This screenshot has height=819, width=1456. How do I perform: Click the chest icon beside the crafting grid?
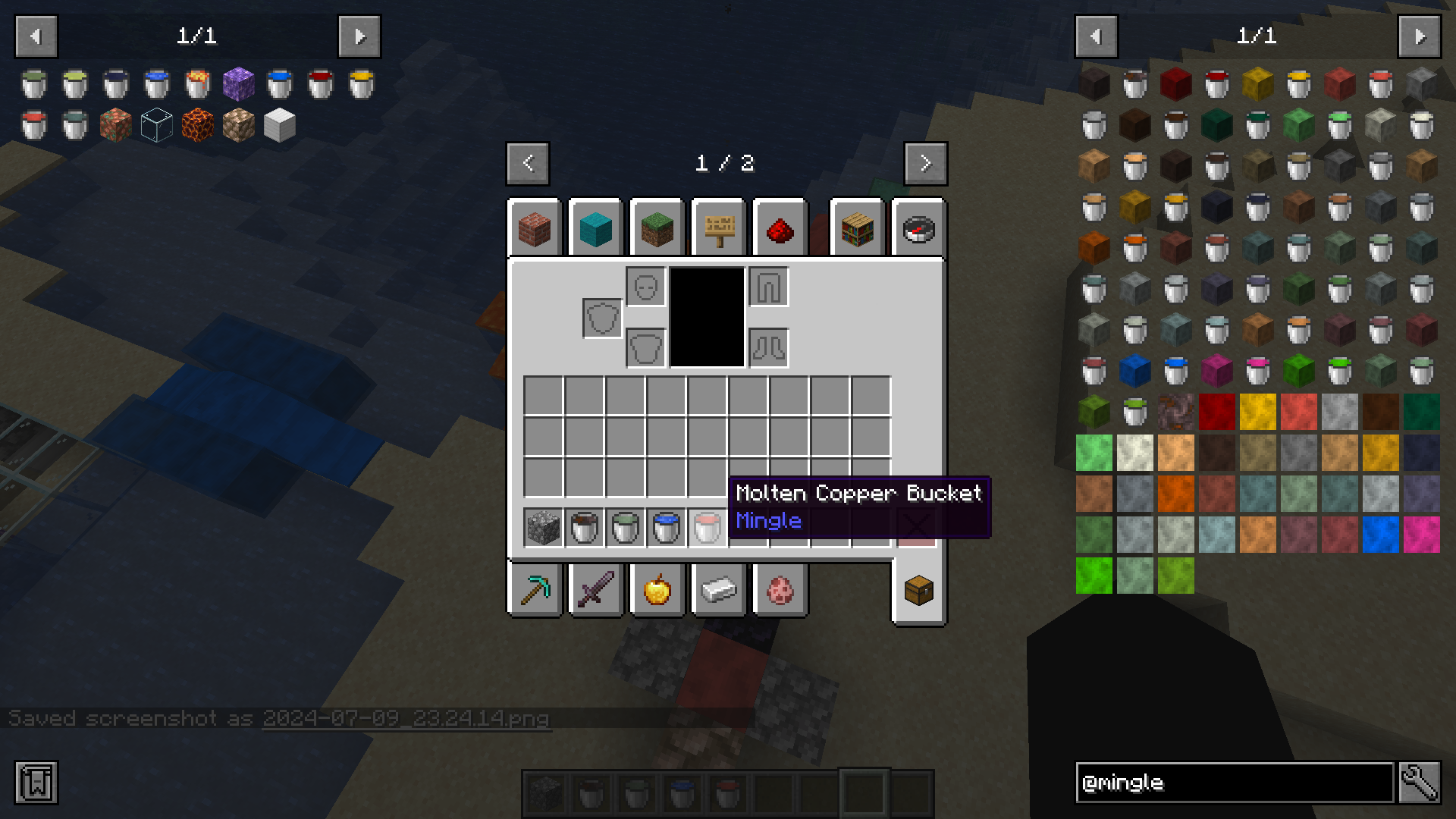[x=918, y=590]
